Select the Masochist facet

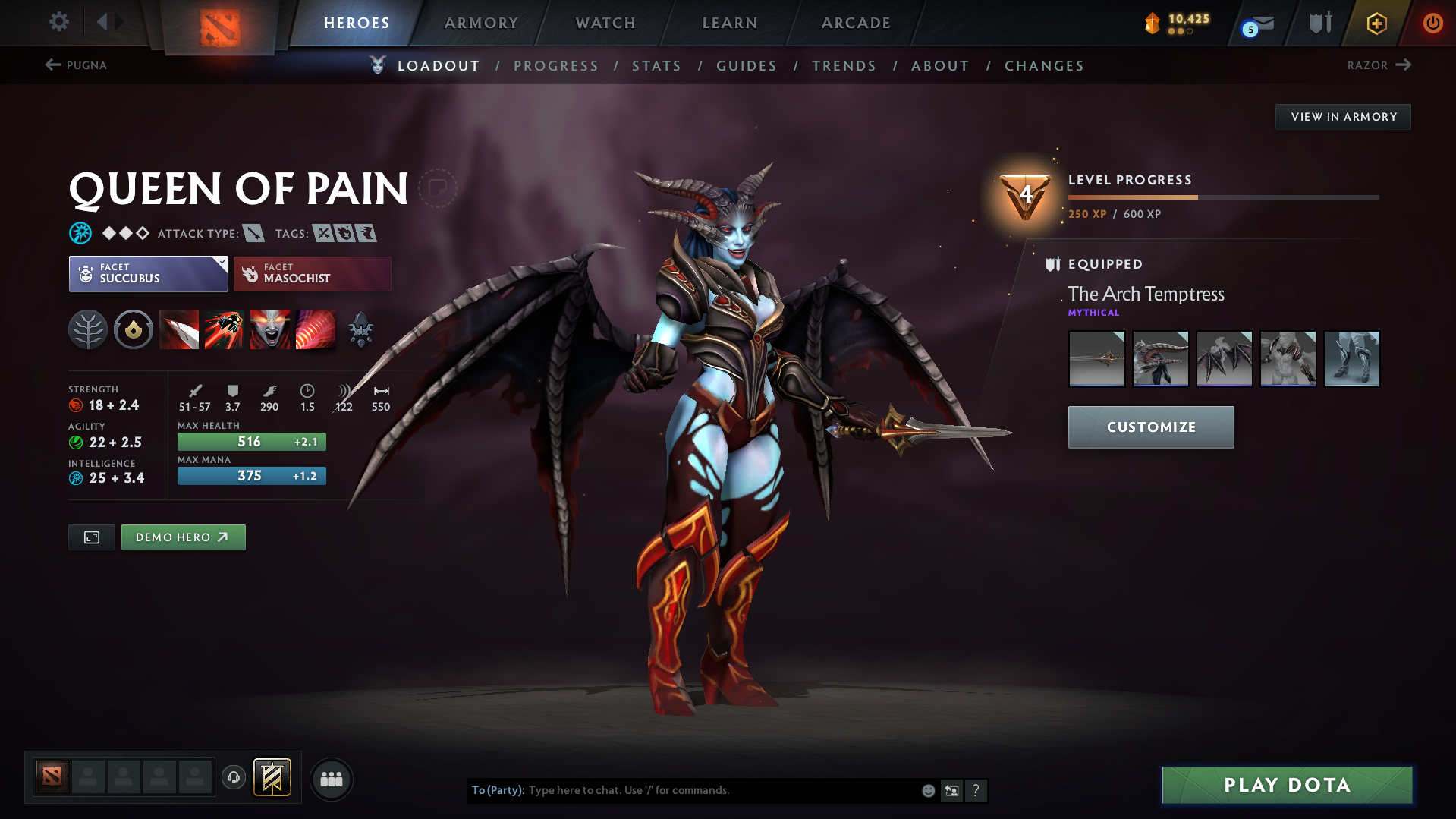(x=312, y=273)
